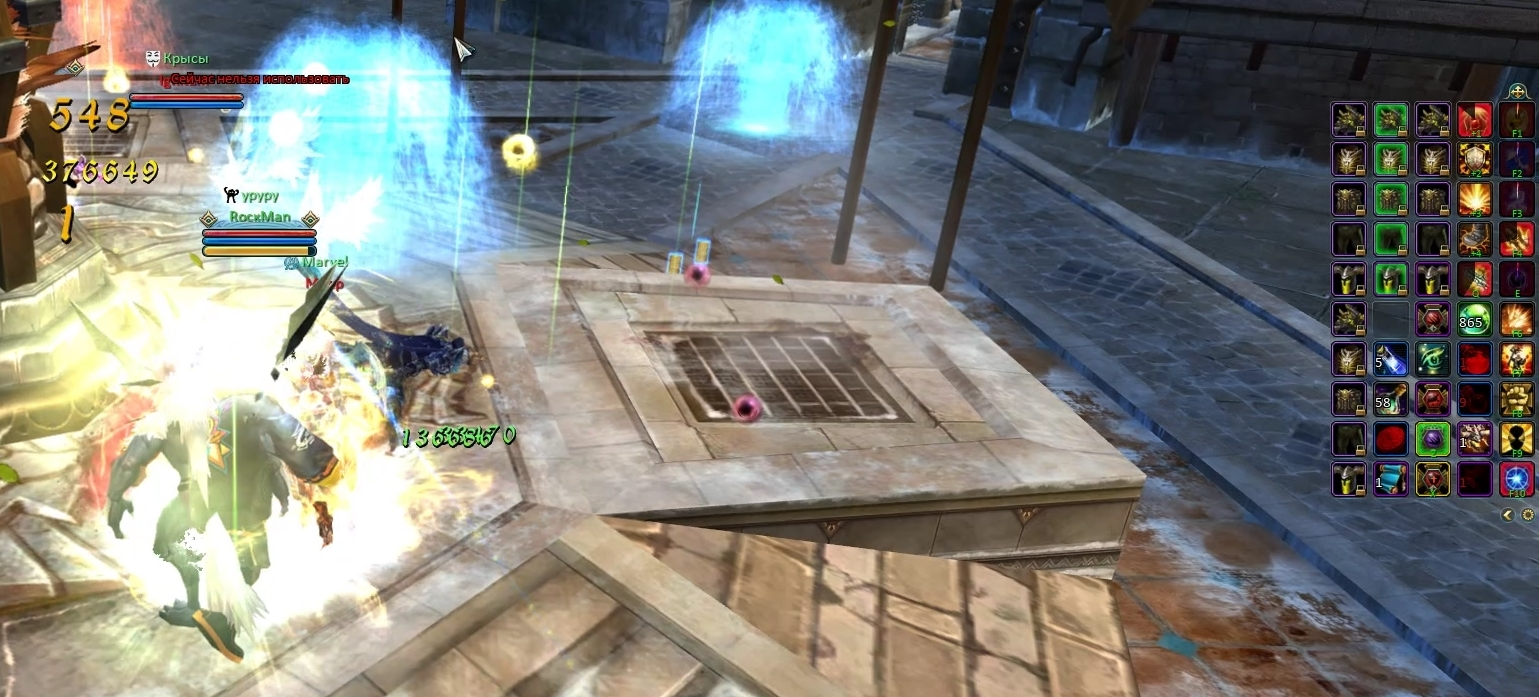Use the blue scroll item
The height and width of the screenshot is (697, 1539).
click(x=1390, y=479)
